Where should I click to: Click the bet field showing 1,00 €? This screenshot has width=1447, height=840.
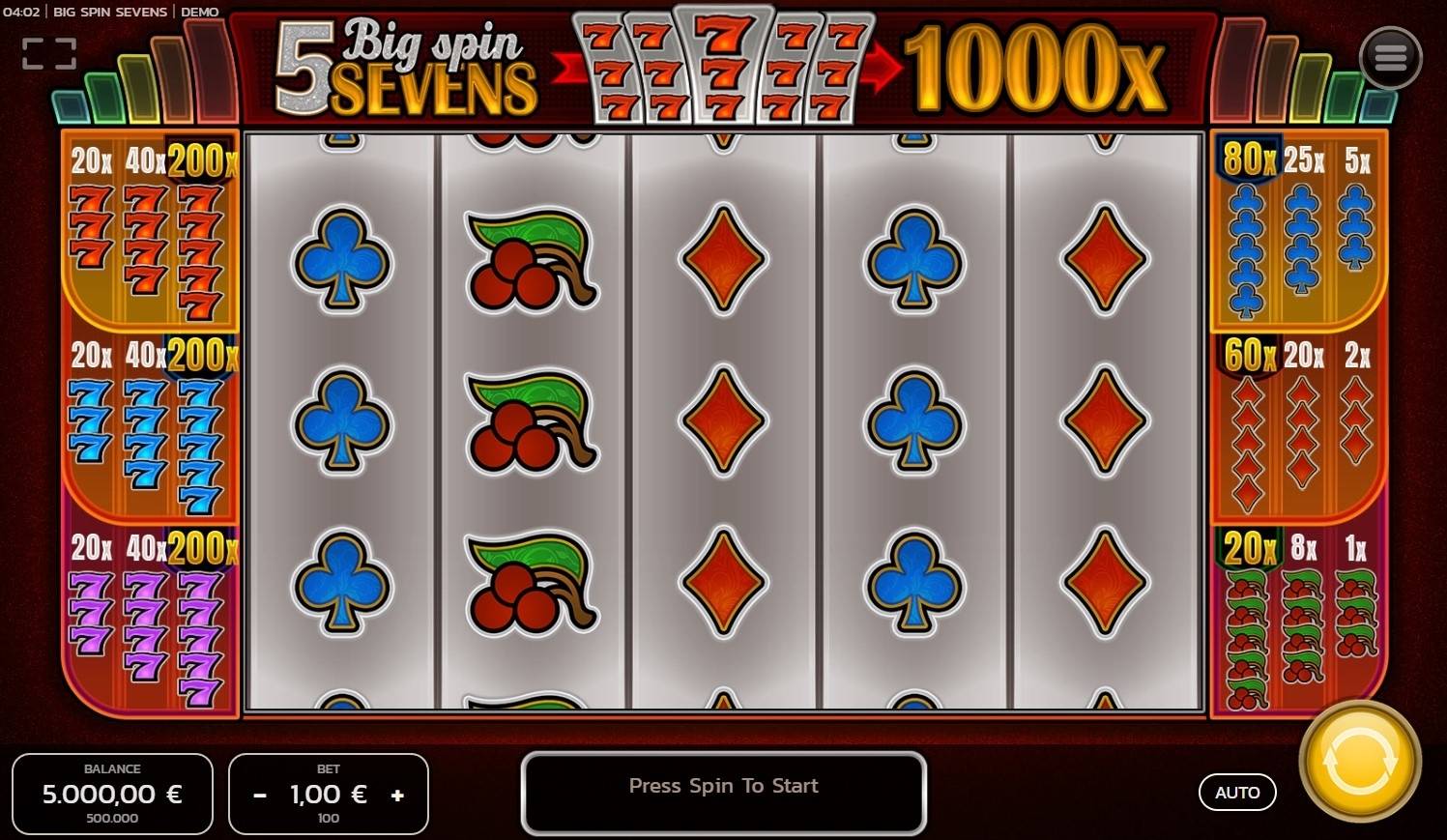(x=328, y=794)
